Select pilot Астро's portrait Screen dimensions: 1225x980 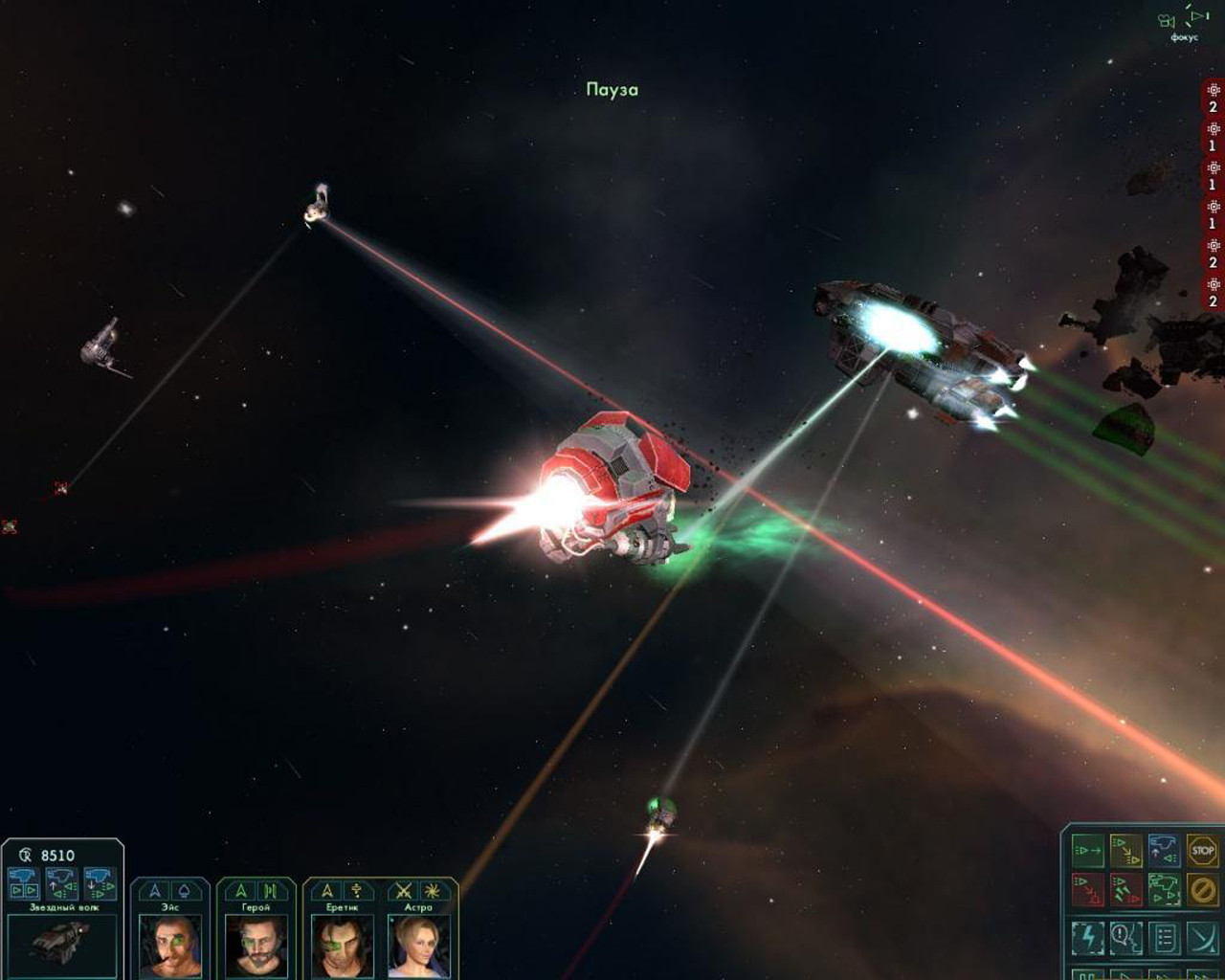tap(417, 946)
